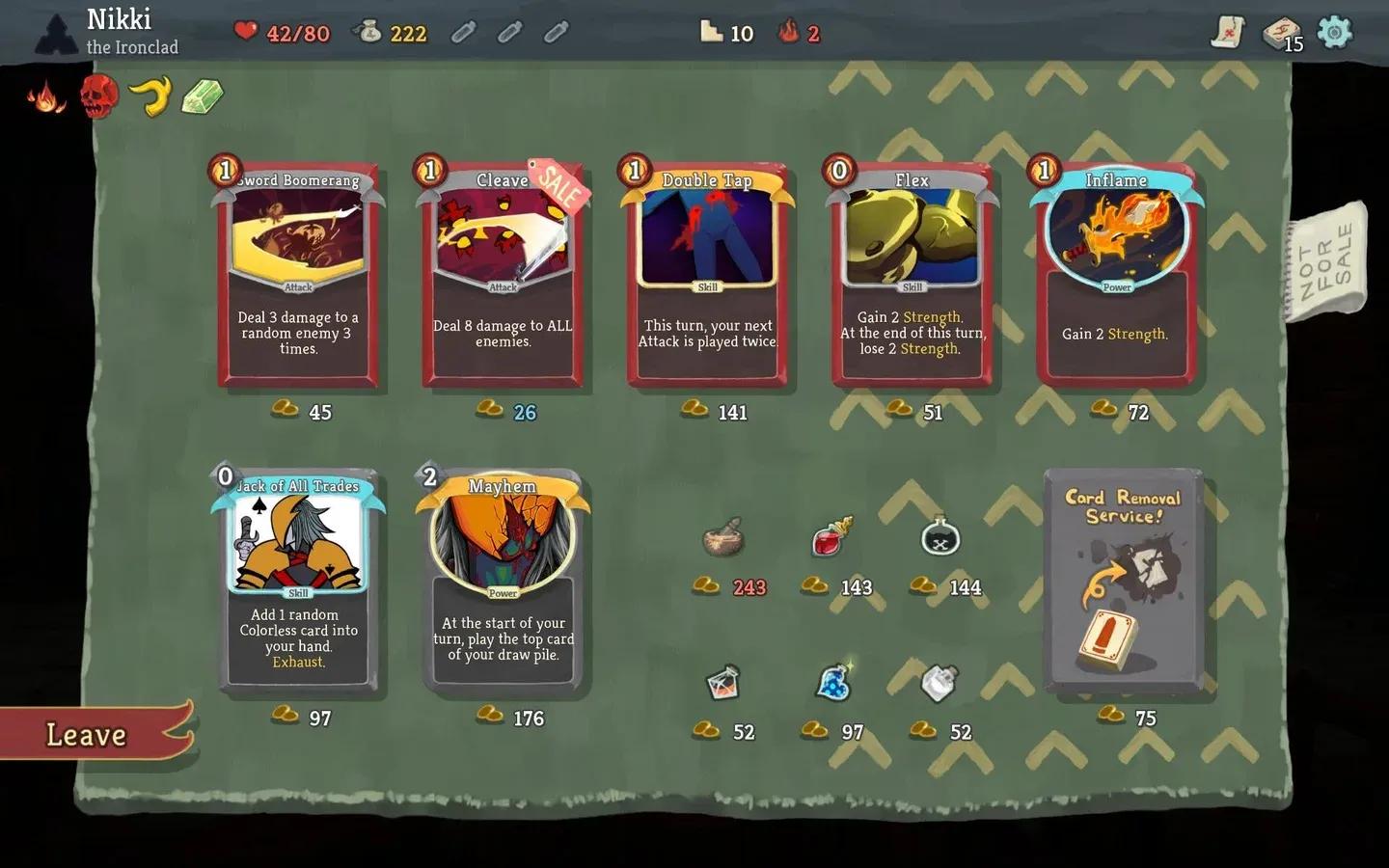Open the settings gear menu
The image size is (1389, 868).
(x=1339, y=32)
